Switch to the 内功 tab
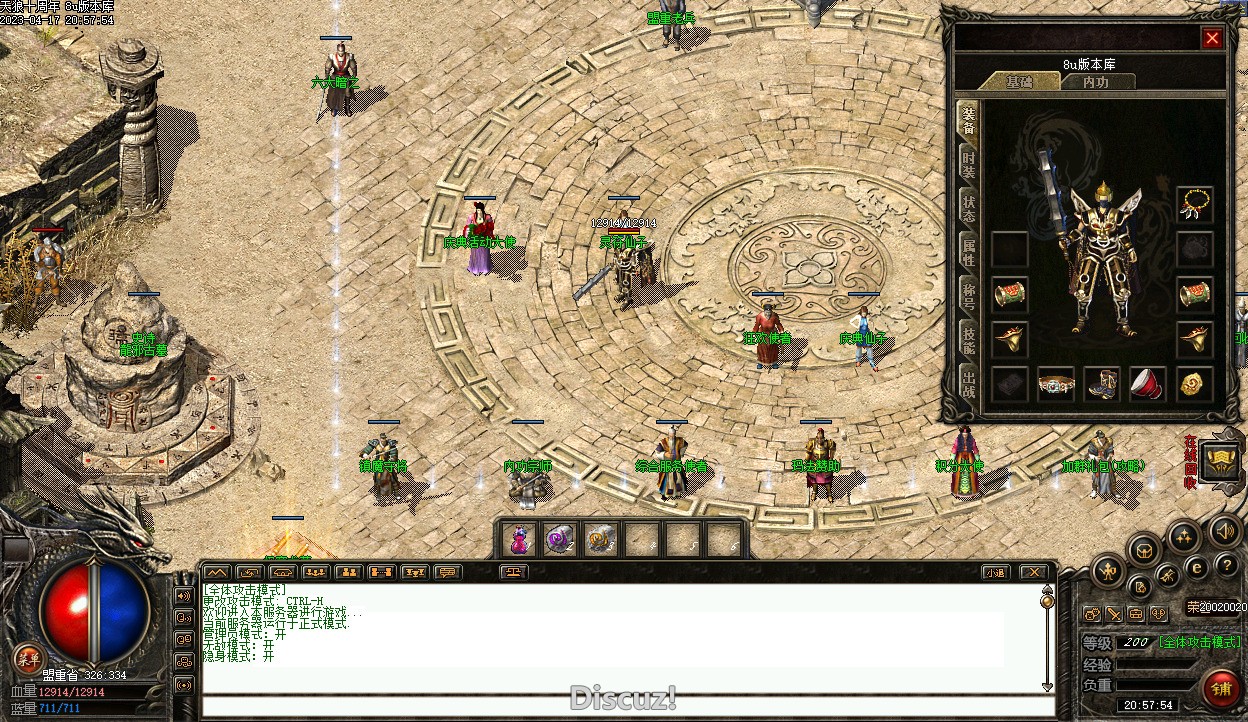 (1096, 82)
